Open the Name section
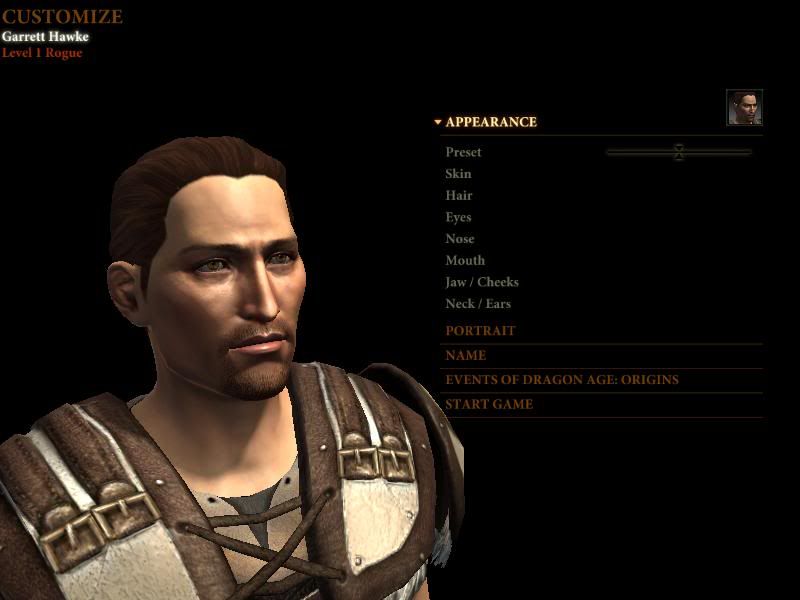 click(466, 355)
